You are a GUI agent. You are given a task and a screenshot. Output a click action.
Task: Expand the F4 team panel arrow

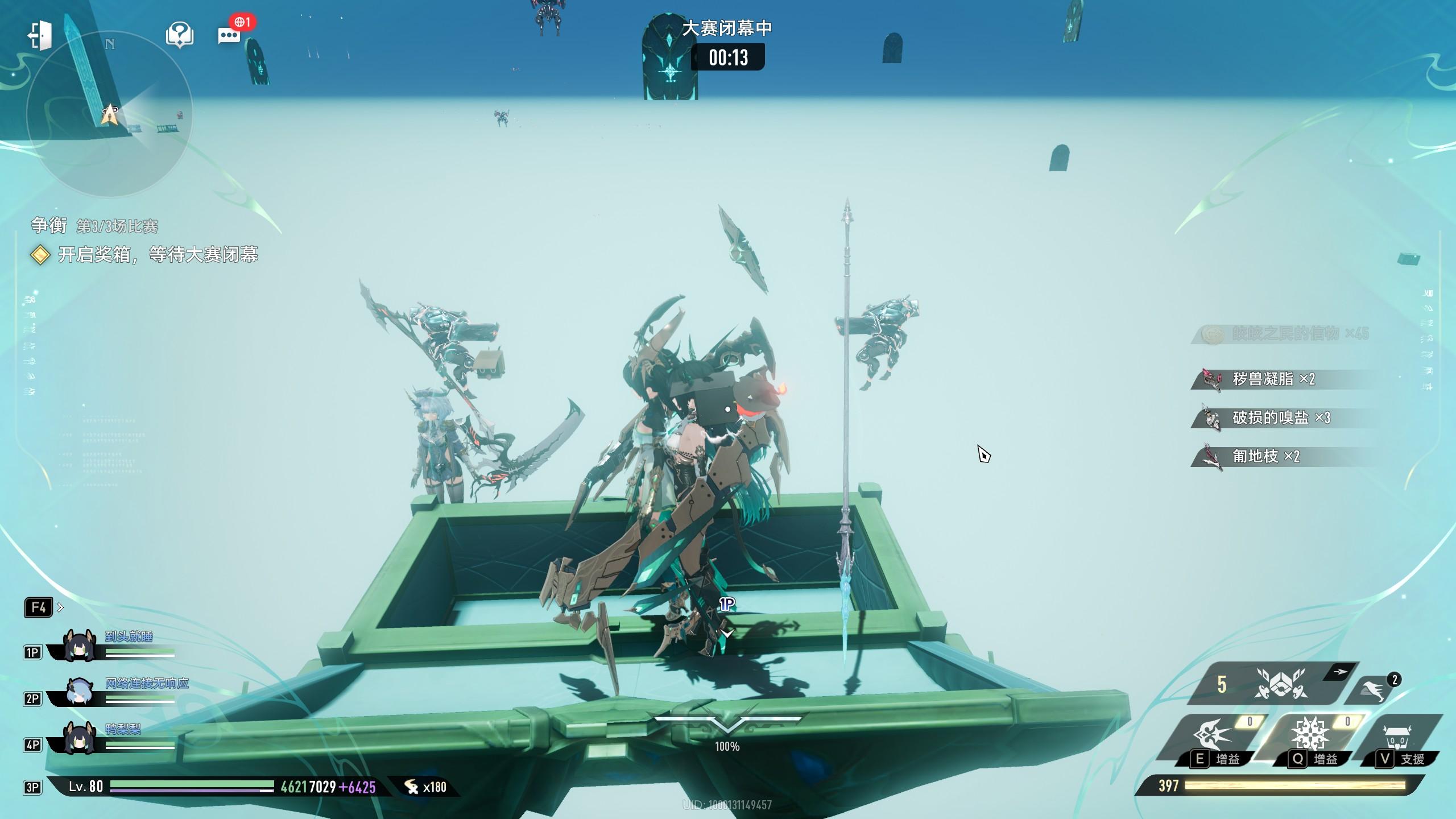(x=61, y=607)
